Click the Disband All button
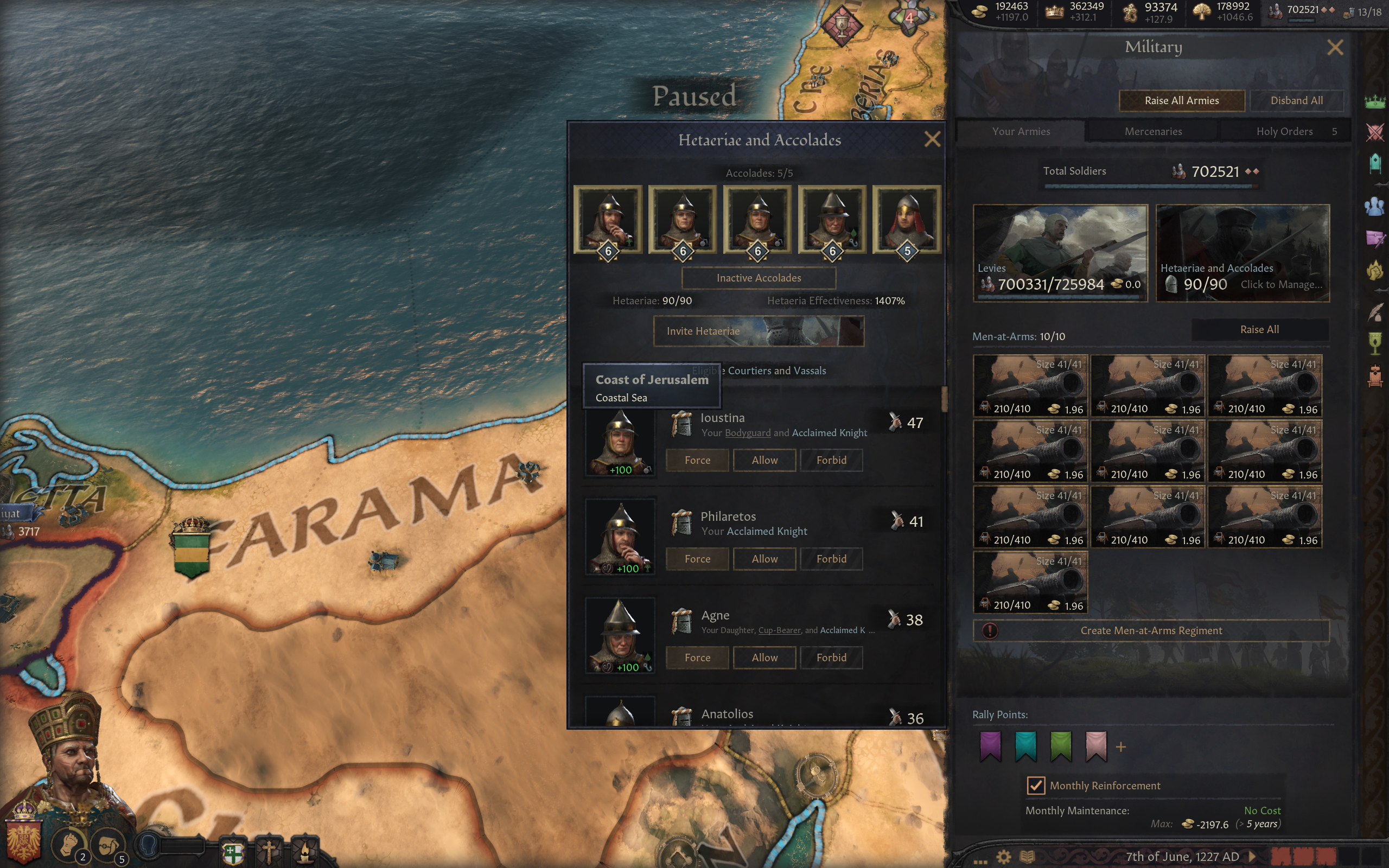This screenshot has height=868, width=1389. pos(1296,100)
